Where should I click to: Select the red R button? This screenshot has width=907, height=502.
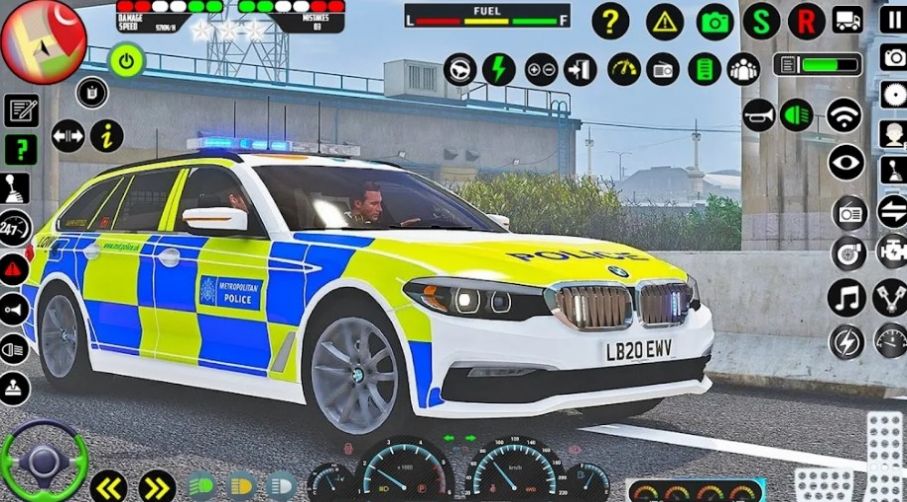806,20
